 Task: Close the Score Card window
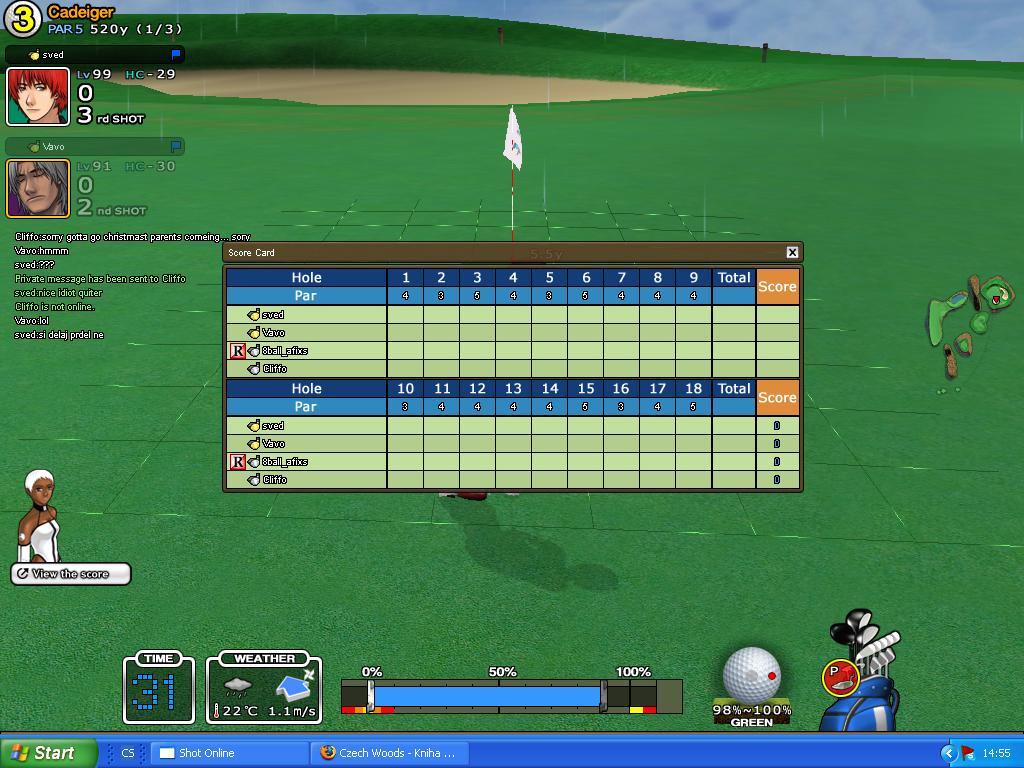[x=792, y=252]
